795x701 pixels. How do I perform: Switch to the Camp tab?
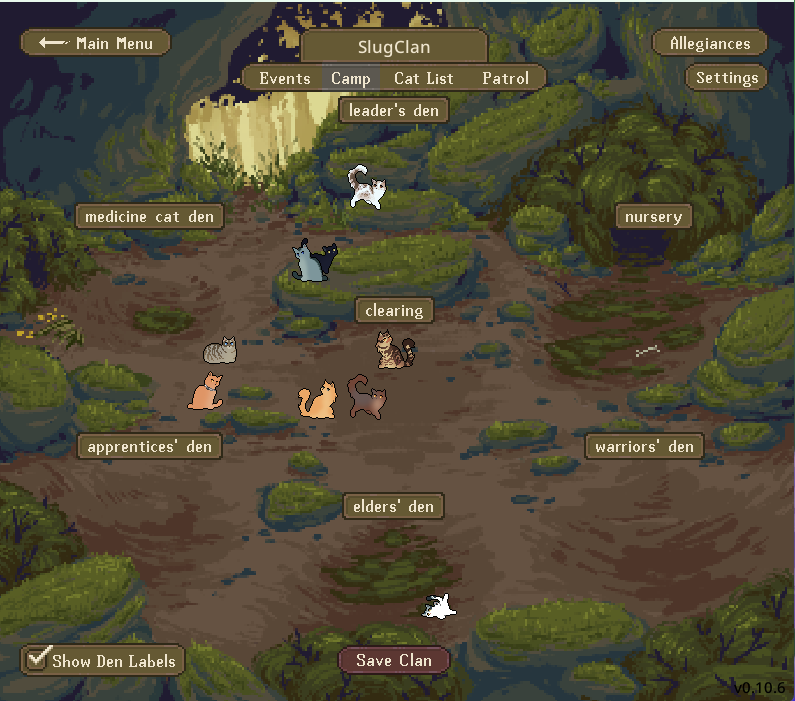coord(351,78)
